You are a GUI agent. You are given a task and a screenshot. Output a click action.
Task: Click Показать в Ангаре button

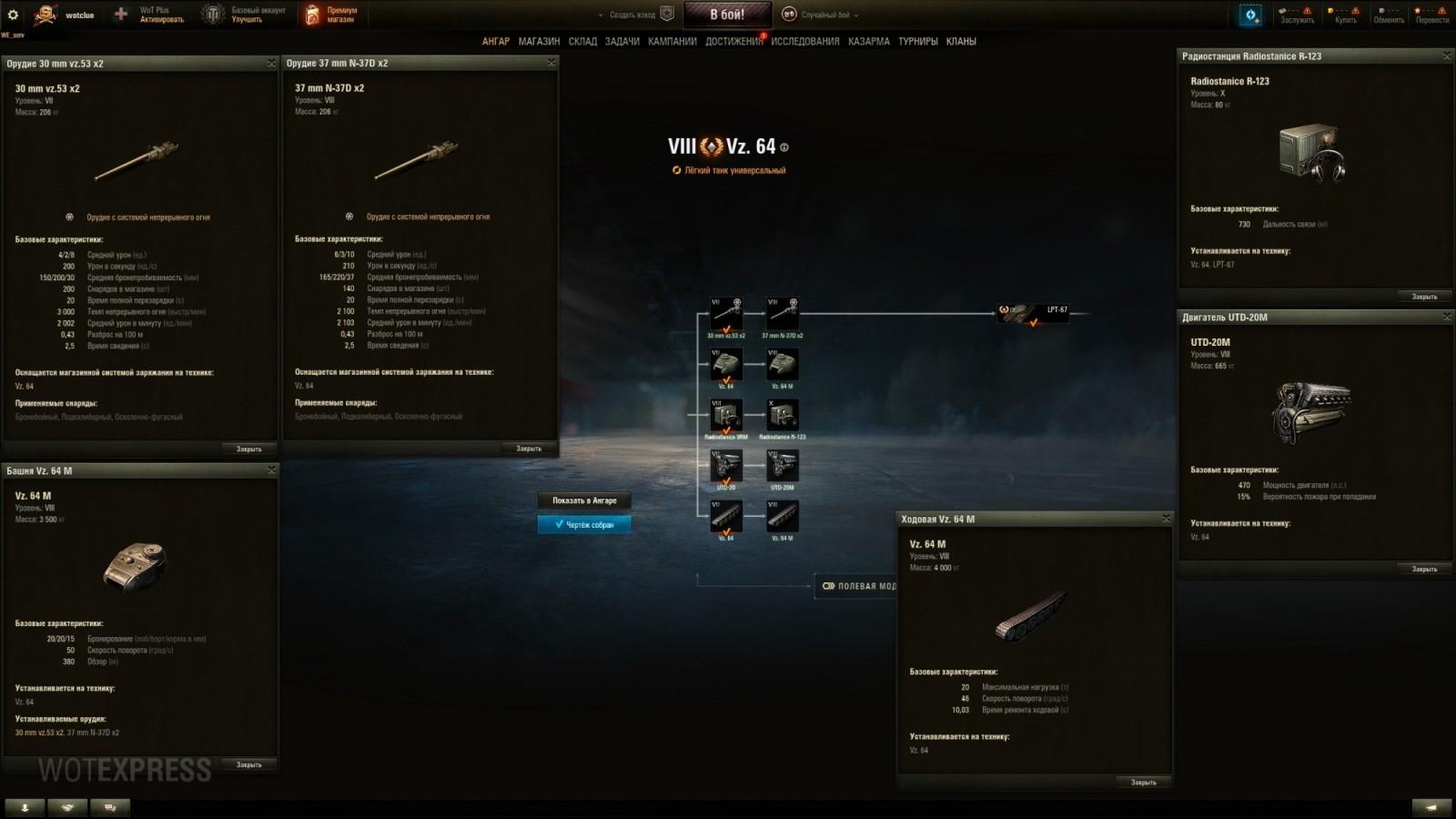pyautogui.click(x=583, y=500)
